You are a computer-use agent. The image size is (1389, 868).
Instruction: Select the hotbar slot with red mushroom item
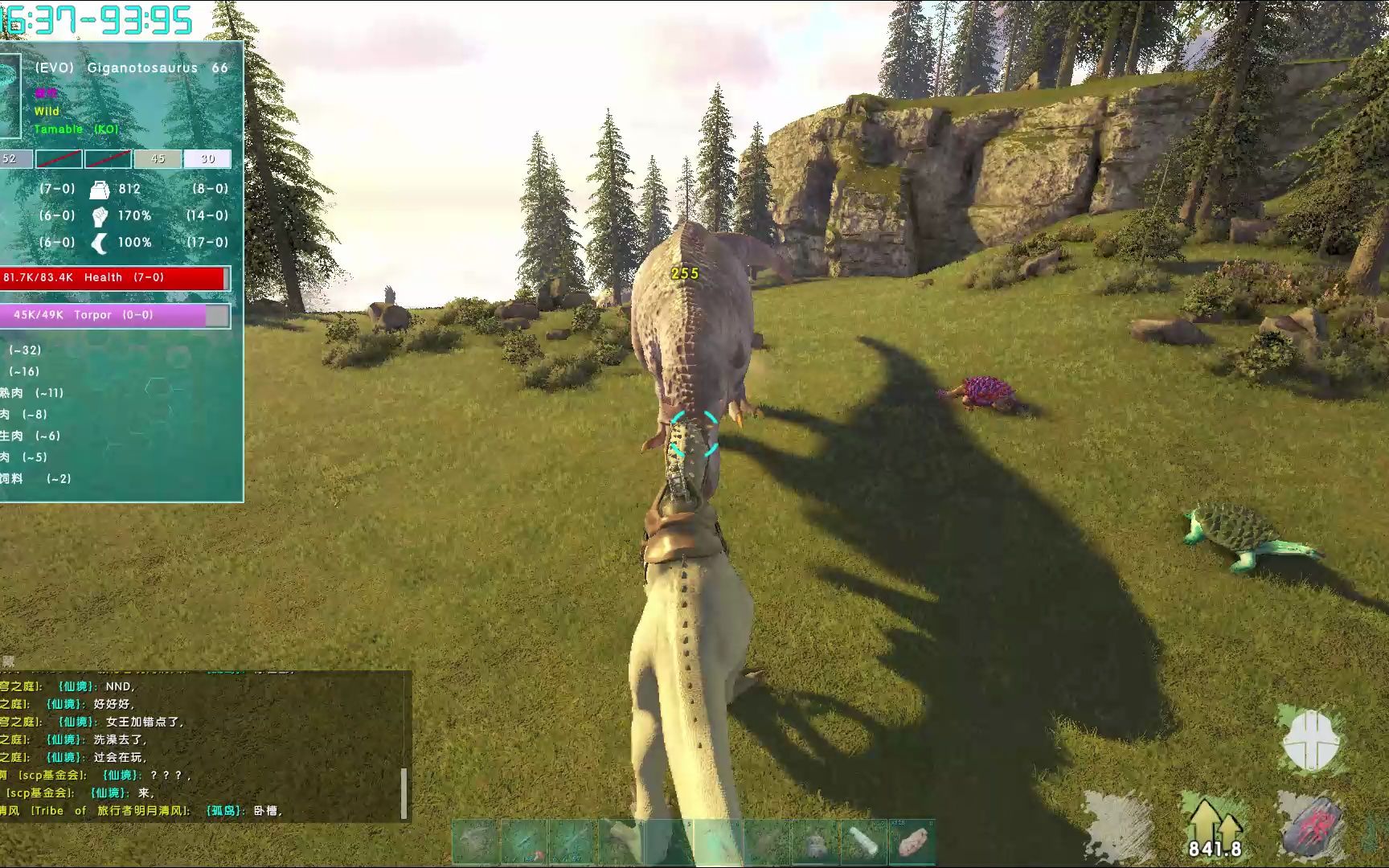pos(524,842)
